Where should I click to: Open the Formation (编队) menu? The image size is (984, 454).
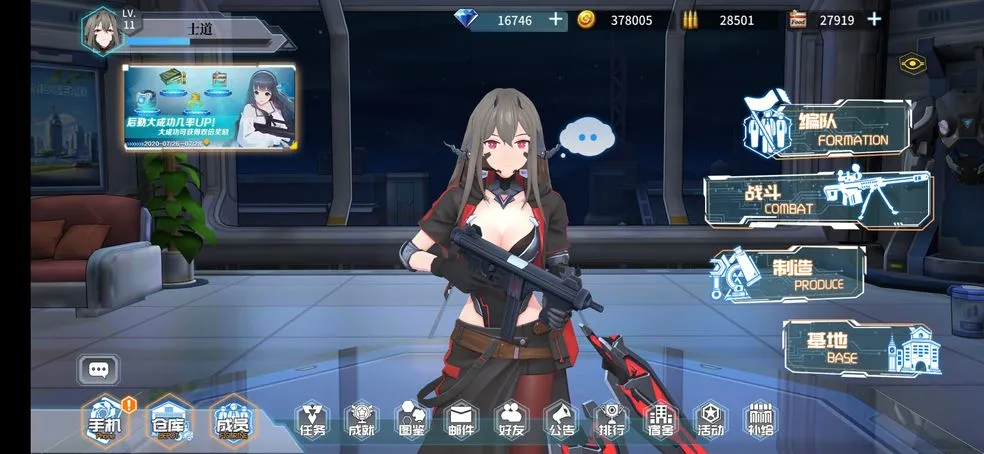(828, 129)
